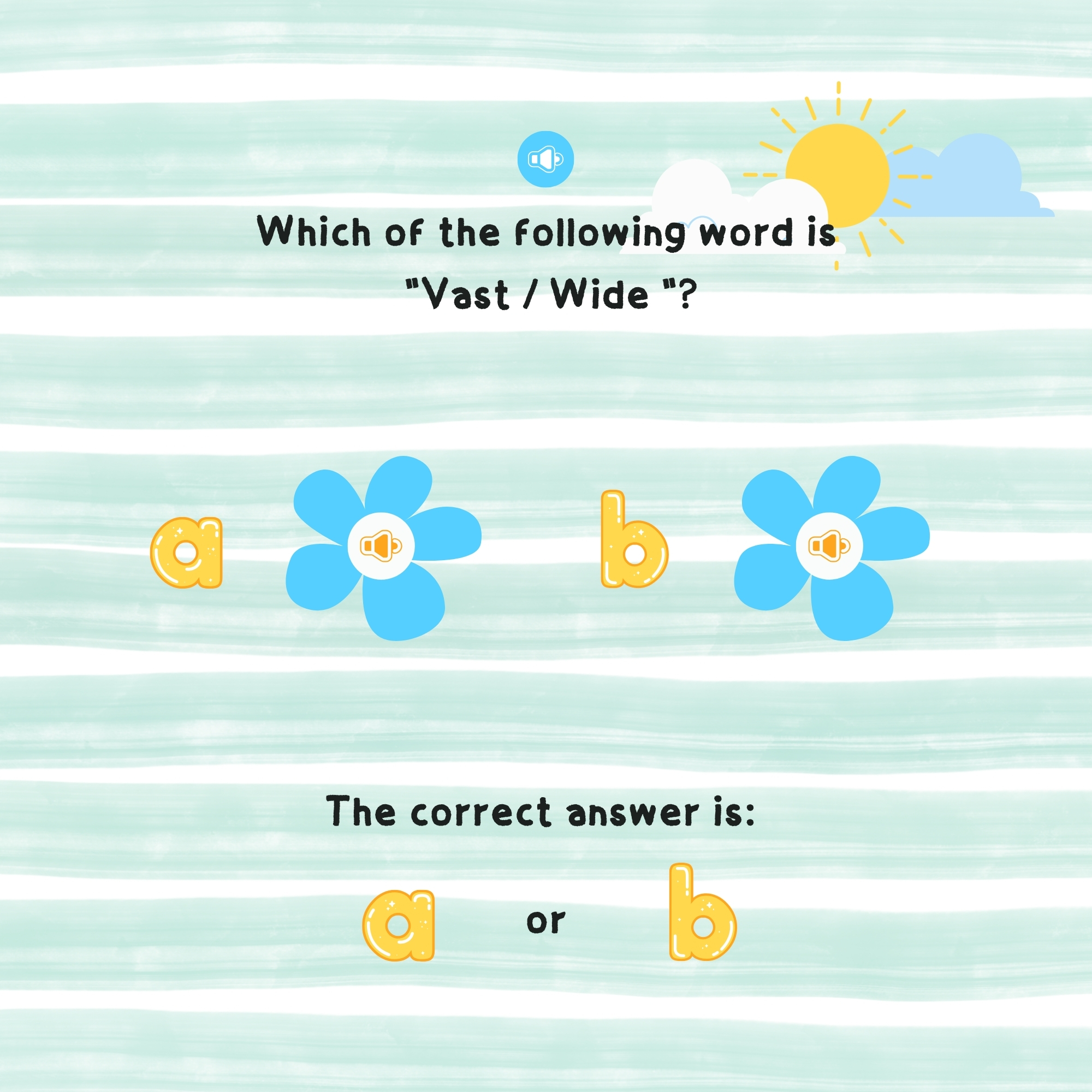Play the question audio speaker button
Image resolution: width=1092 pixels, height=1092 pixels.
pyautogui.click(x=545, y=159)
